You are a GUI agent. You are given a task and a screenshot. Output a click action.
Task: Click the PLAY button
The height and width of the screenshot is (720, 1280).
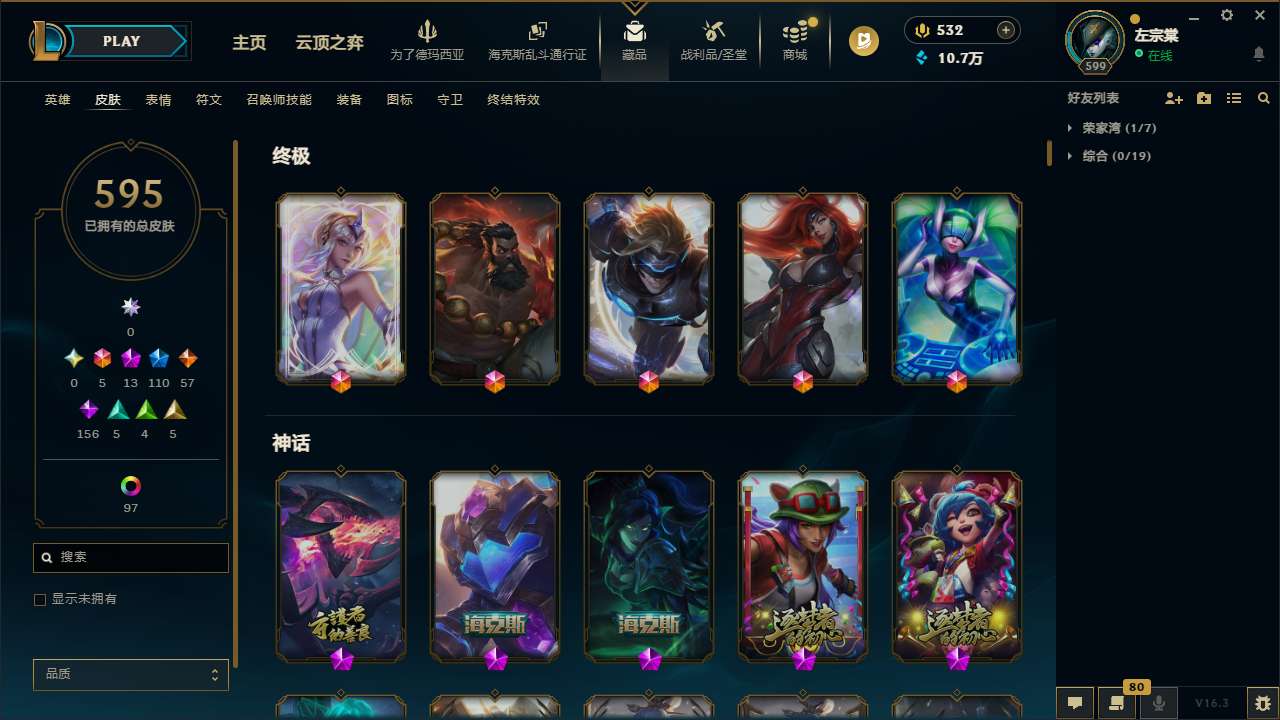coord(120,41)
